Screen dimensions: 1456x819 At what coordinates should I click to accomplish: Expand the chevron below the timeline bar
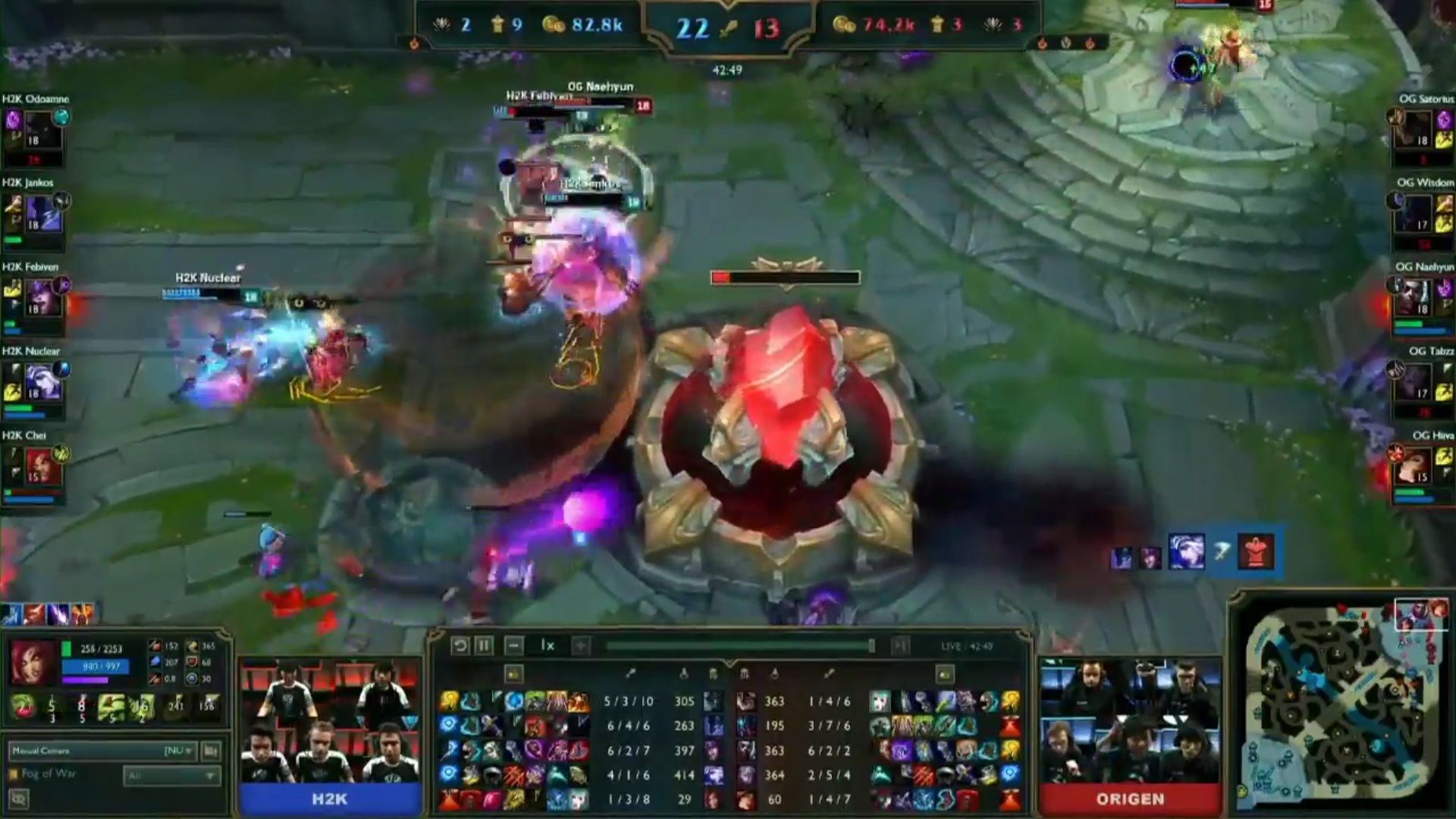click(730, 662)
